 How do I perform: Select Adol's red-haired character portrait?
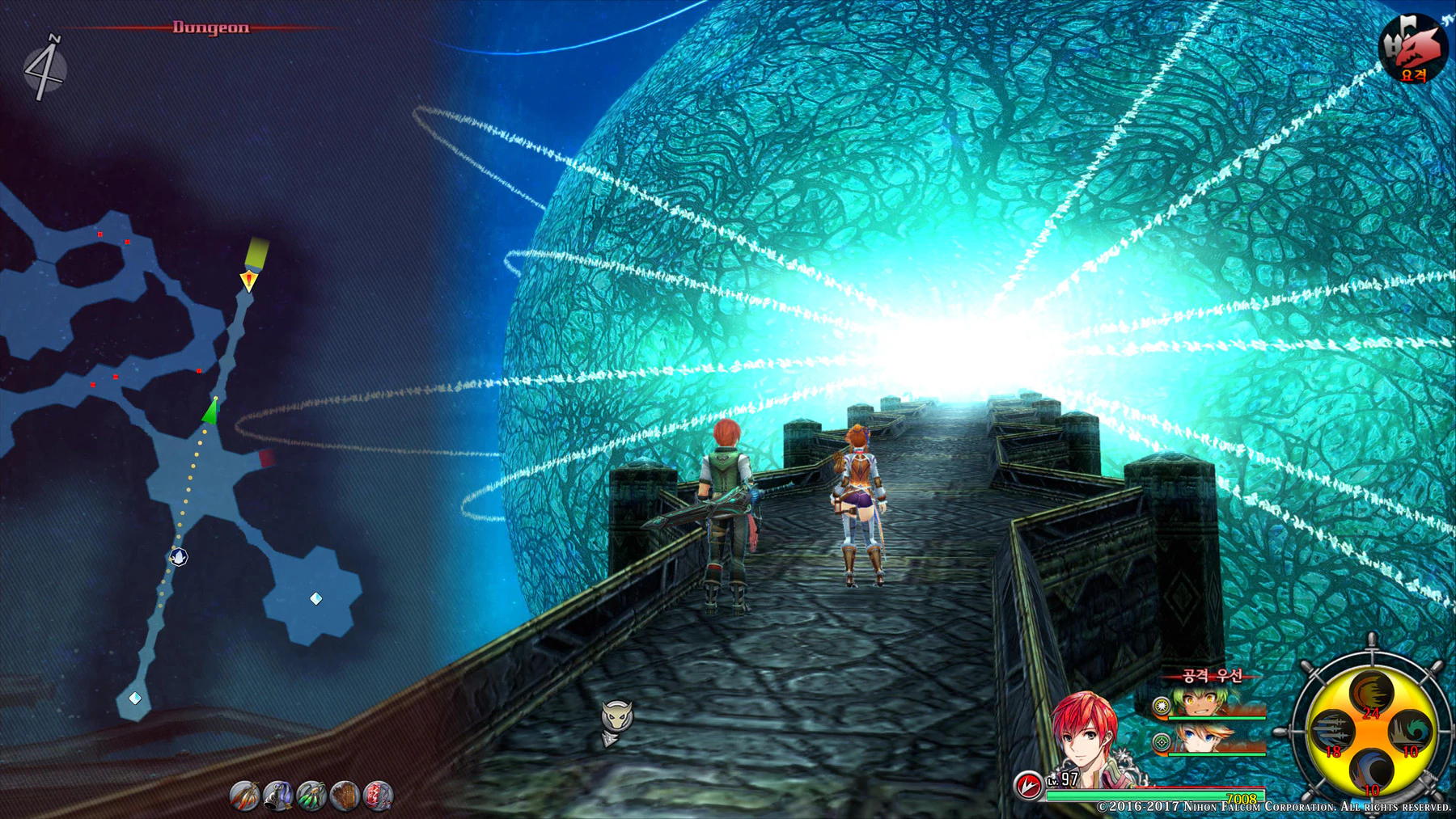pos(1088,740)
